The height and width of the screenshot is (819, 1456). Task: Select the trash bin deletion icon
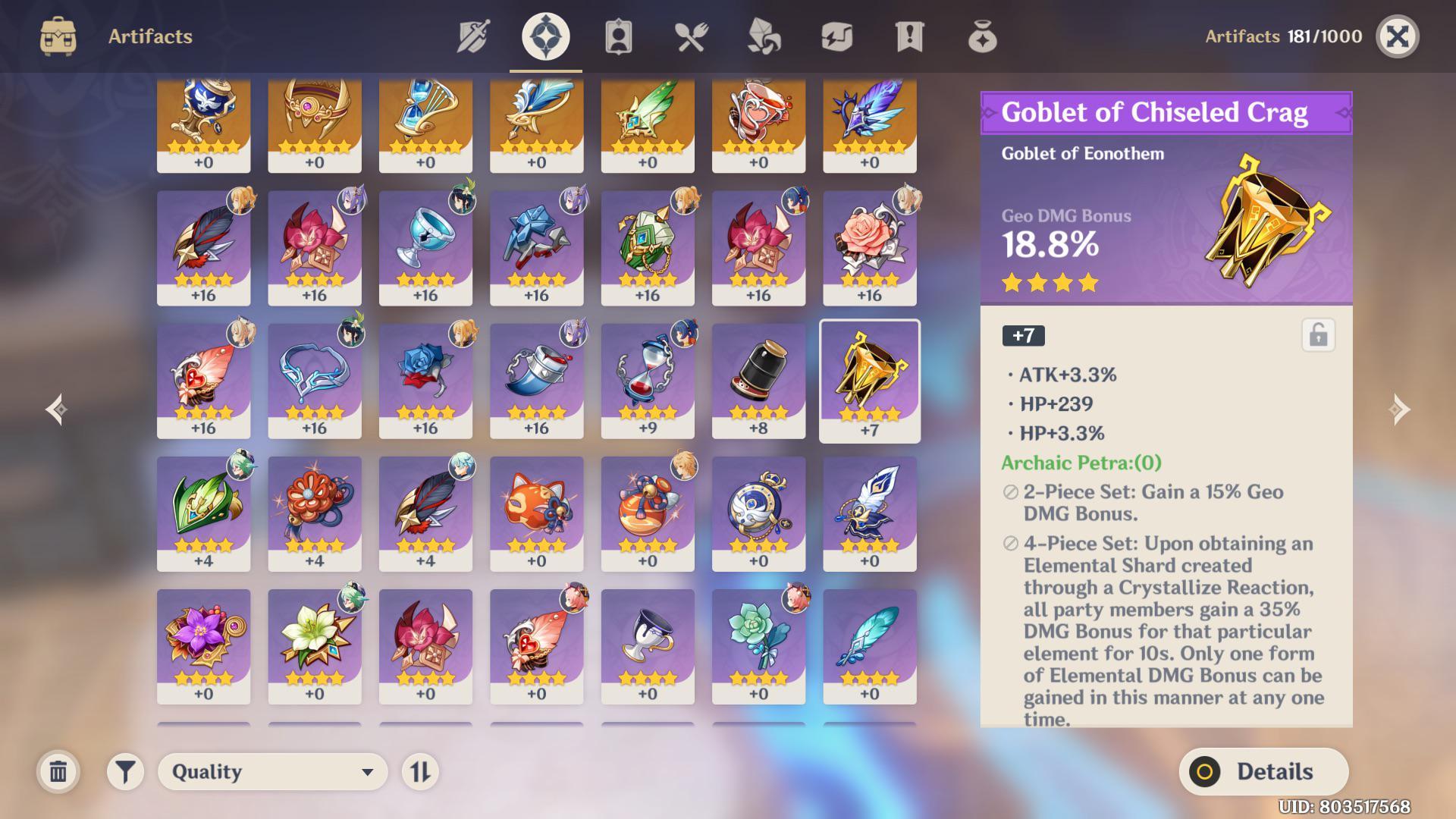(57, 771)
